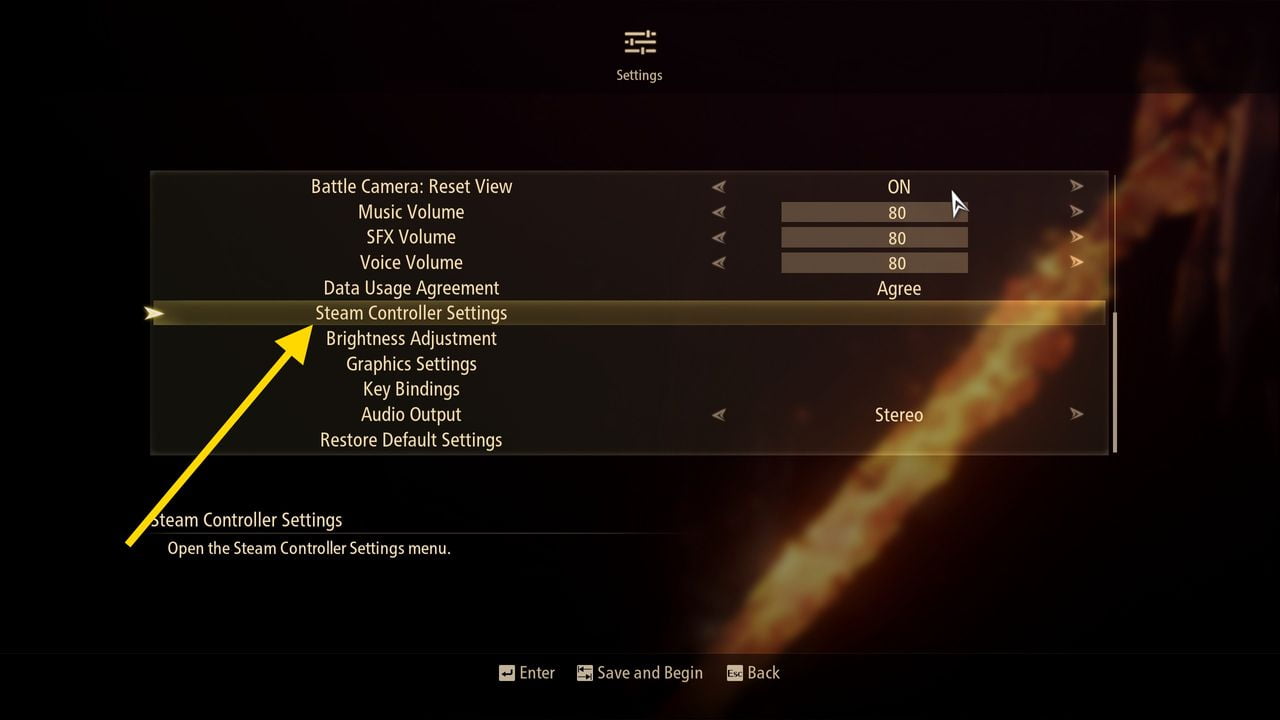Click the selection arrow beside Steam Controller Settings
1280x720 pixels.
tap(156, 313)
